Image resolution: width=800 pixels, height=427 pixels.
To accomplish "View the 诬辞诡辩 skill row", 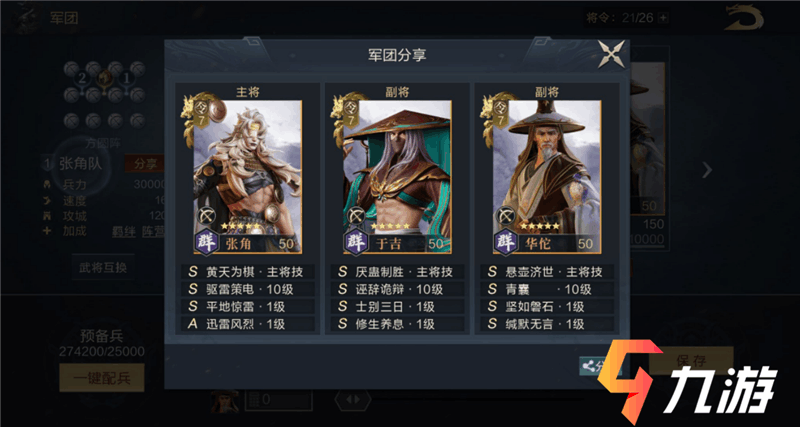I will (x=397, y=289).
